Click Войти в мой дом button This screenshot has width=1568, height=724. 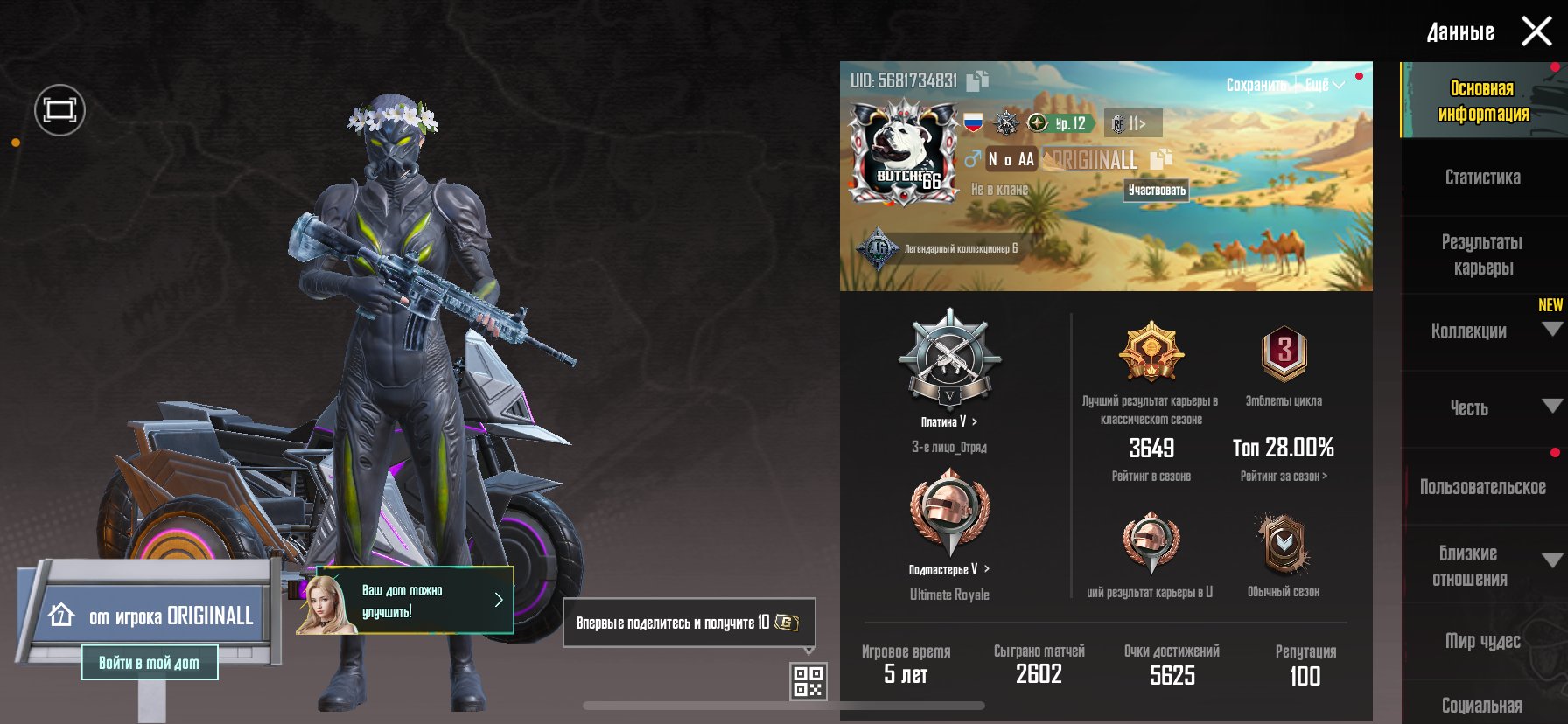click(149, 663)
